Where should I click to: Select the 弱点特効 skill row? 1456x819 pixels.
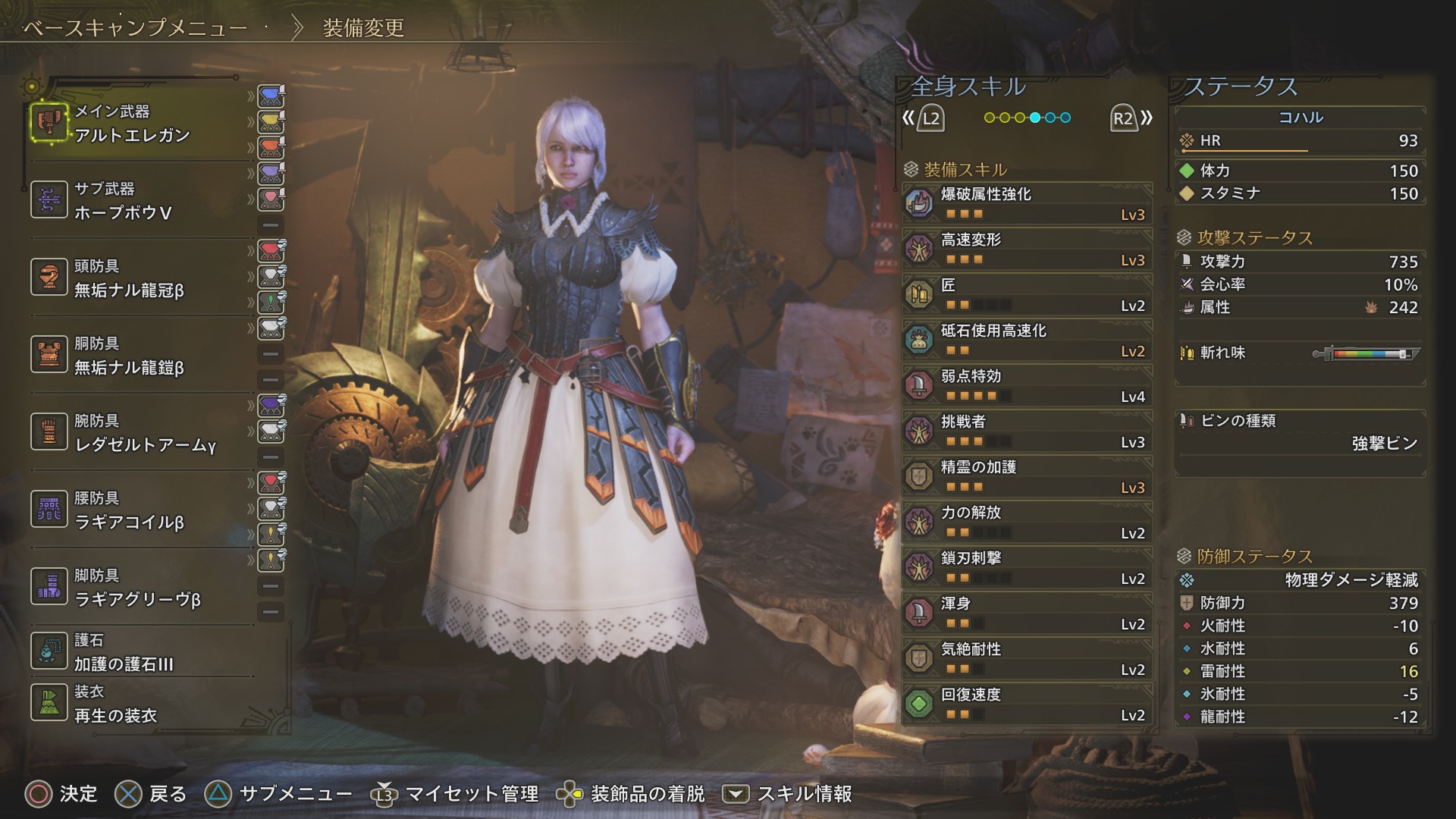tap(1028, 385)
